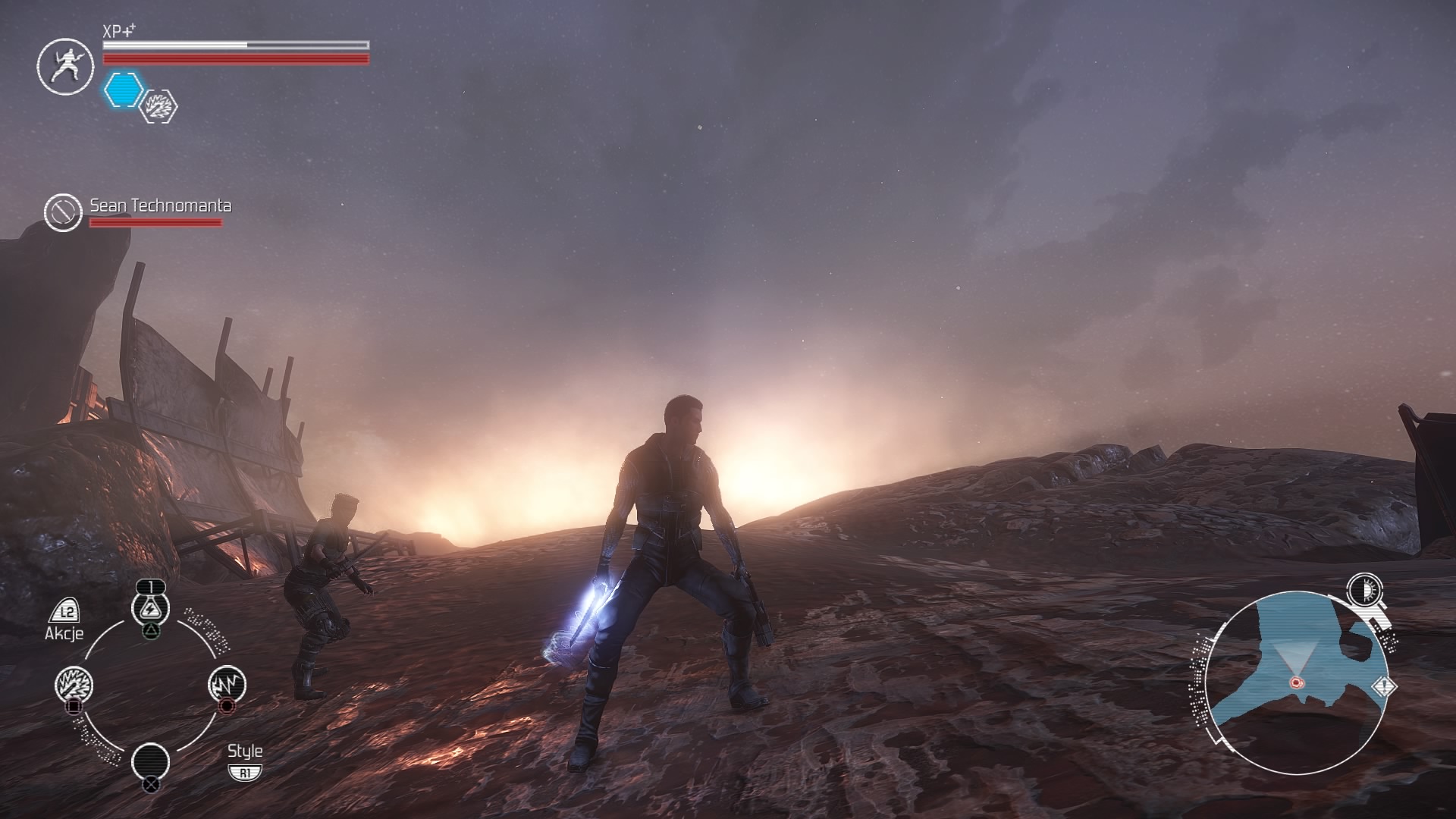Select the empty bottom slot of the action wheel
The height and width of the screenshot is (819, 1456).
click(151, 761)
